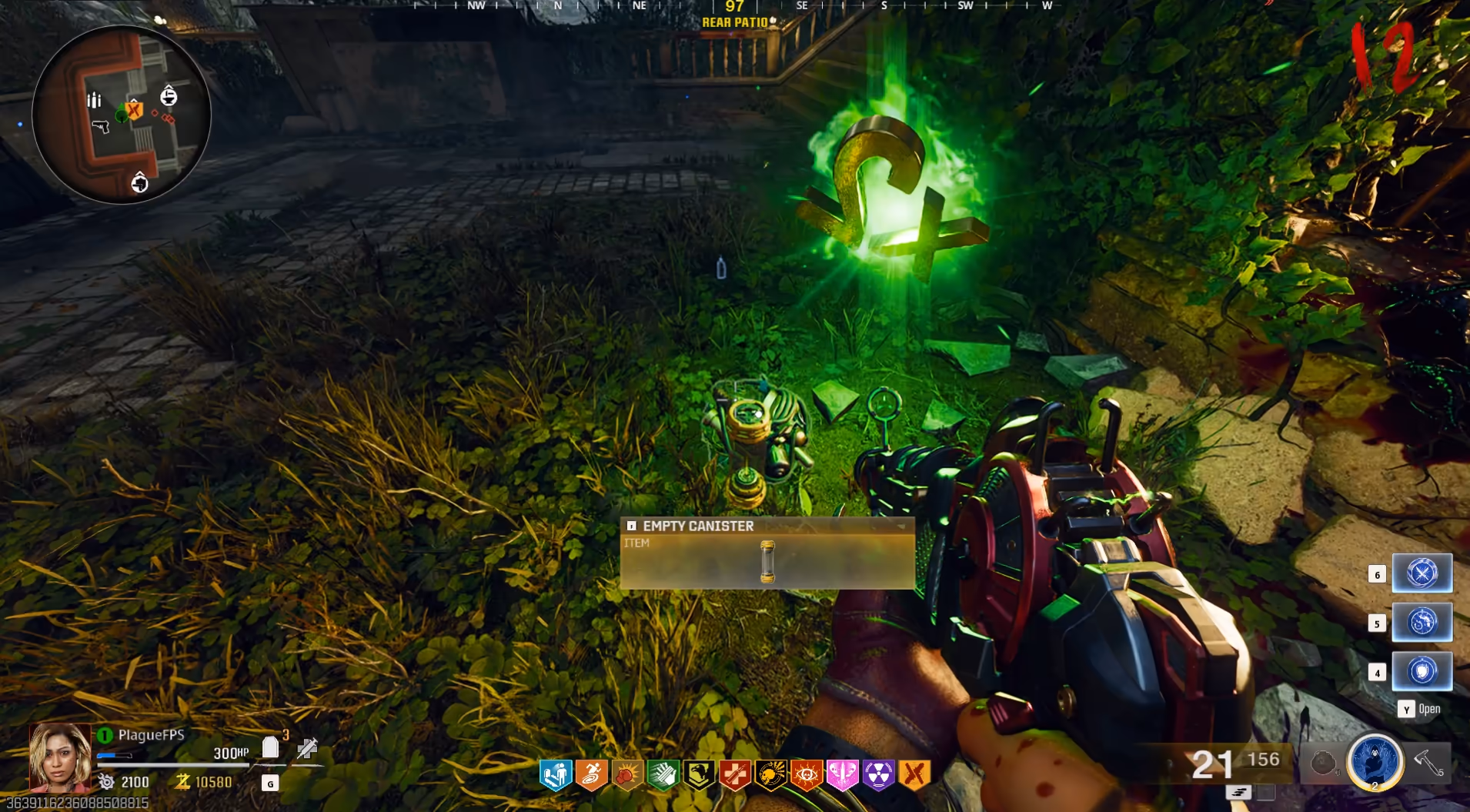
Task: Select the Empty Canister item card
Action: coord(767,553)
